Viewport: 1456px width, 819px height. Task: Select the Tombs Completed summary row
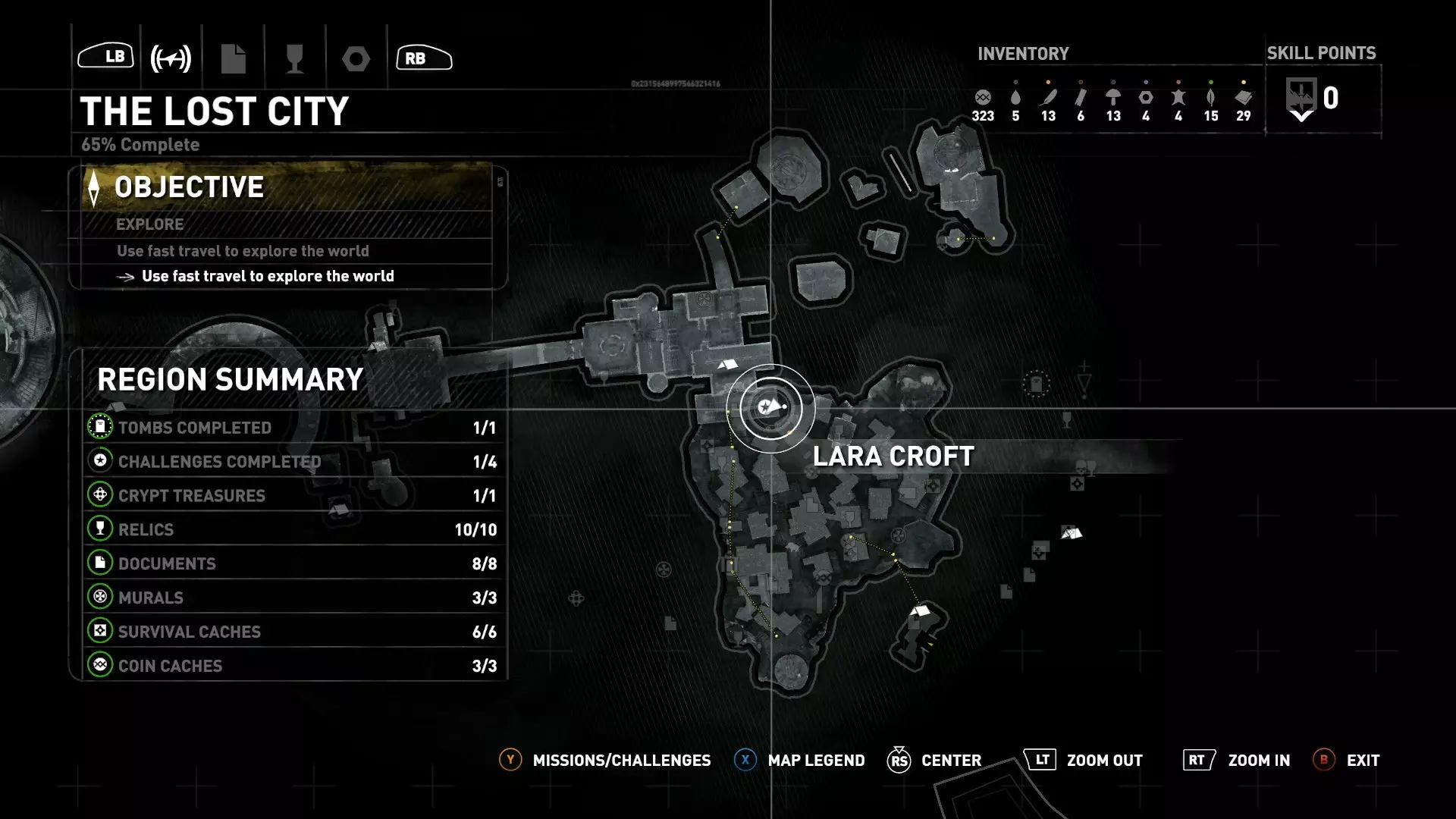coord(292,428)
